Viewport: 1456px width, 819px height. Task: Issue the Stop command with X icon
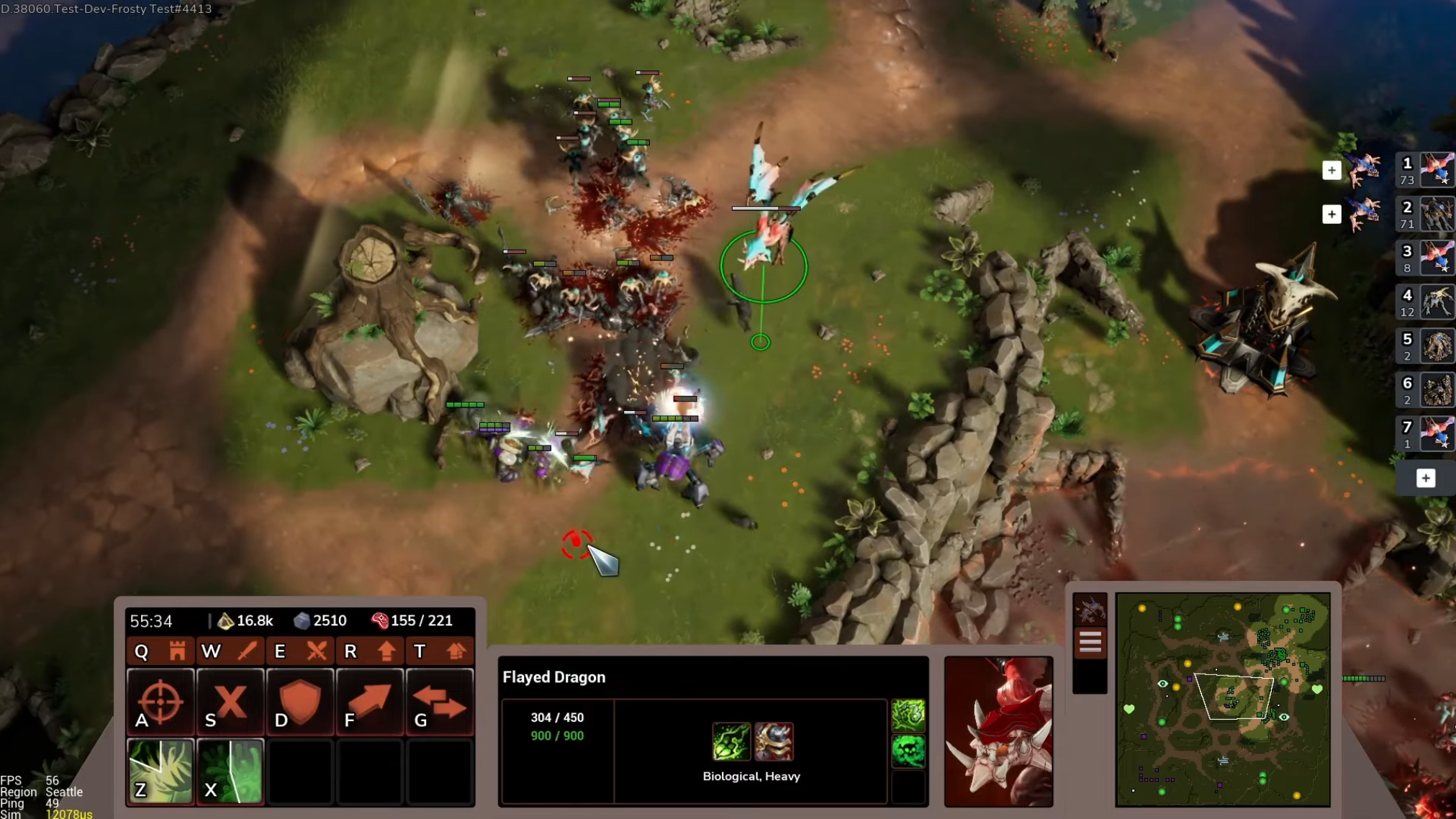pyautogui.click(x=230, y=702)
